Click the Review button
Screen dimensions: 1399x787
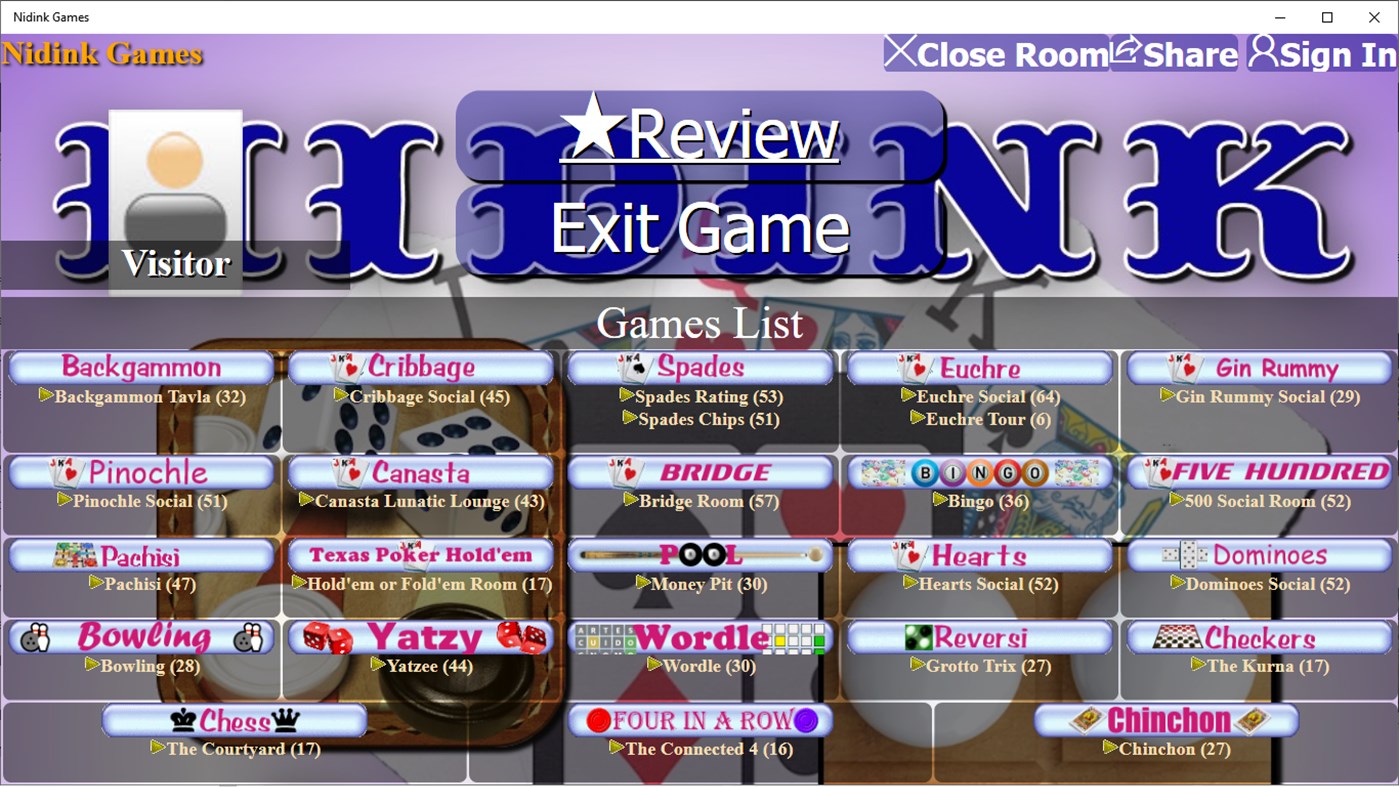click(x=698, y=134)
